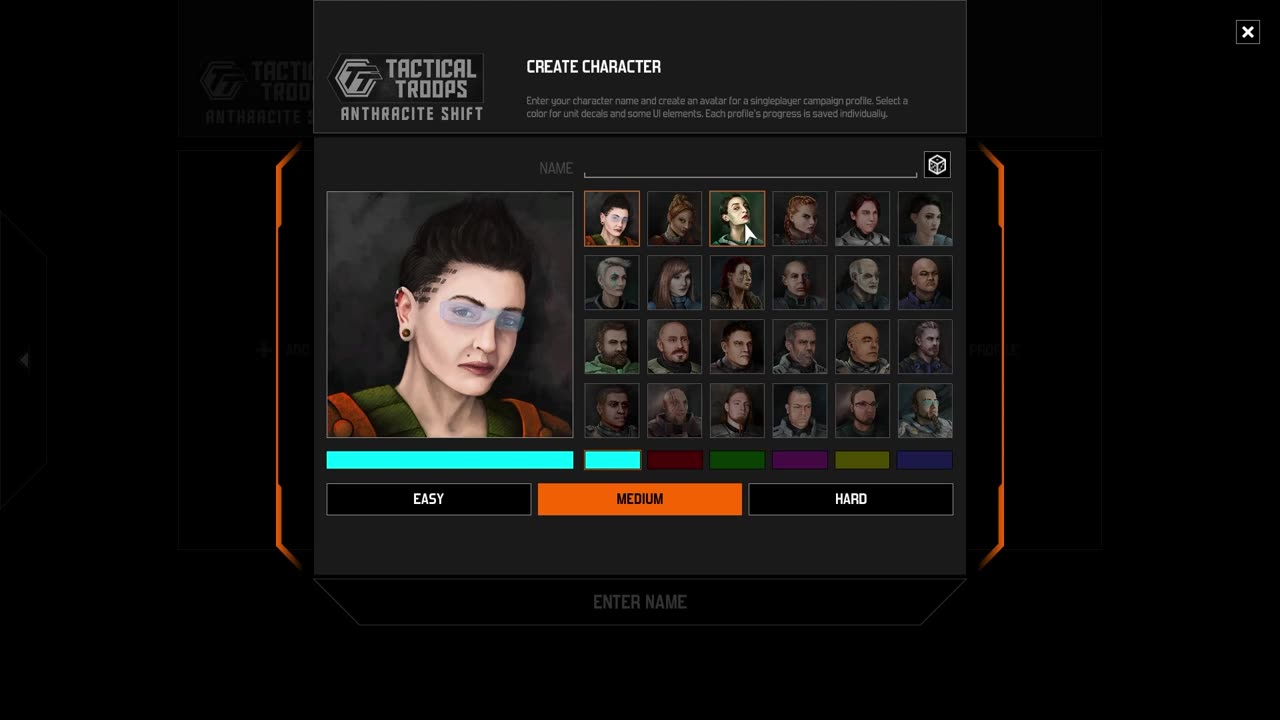Choose Medium difficulty
This screenshot has width=1280, height=720.
pyautogui.click(x=640, y=499)
